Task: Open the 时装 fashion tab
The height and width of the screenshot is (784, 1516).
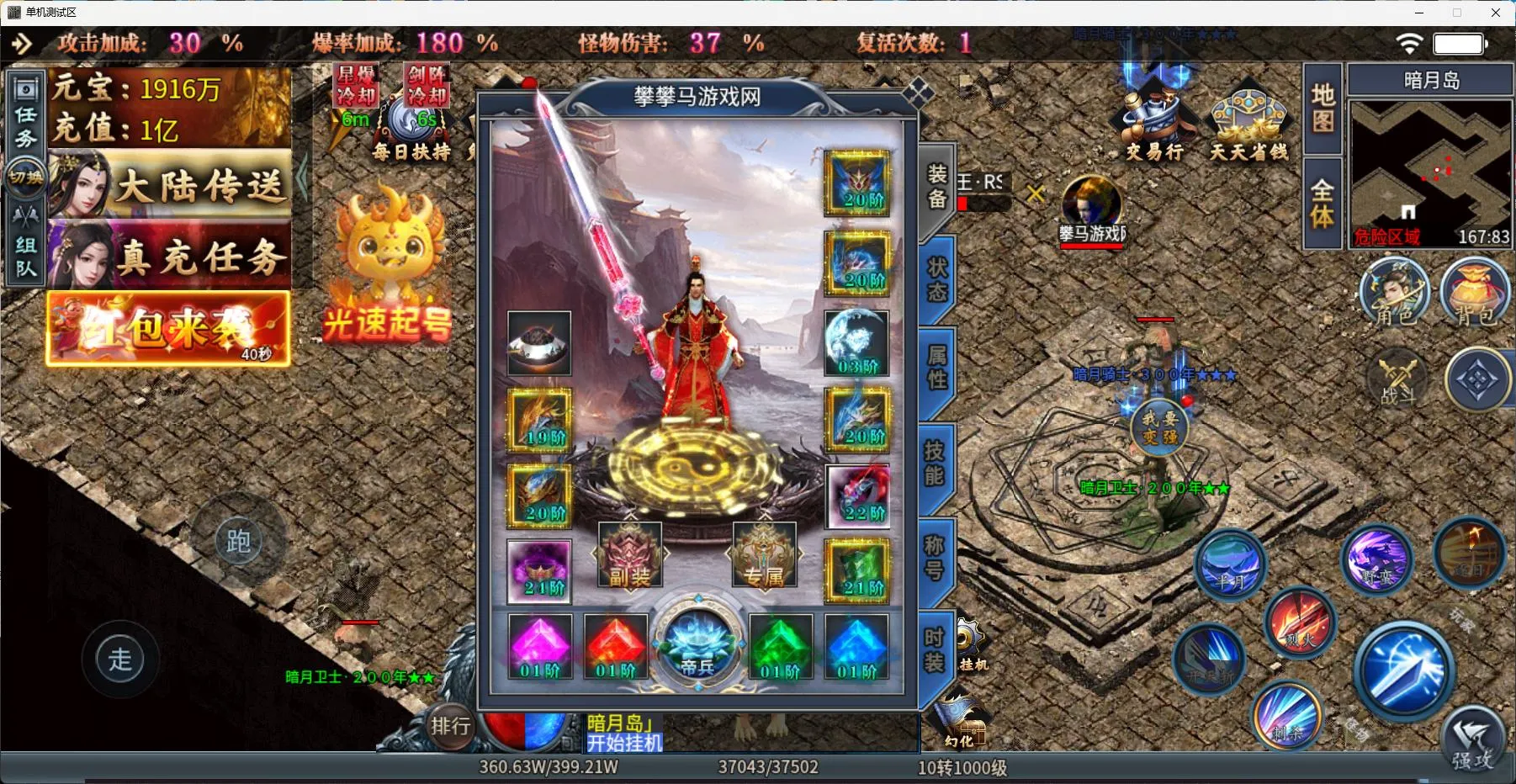Action: point(935,650)
